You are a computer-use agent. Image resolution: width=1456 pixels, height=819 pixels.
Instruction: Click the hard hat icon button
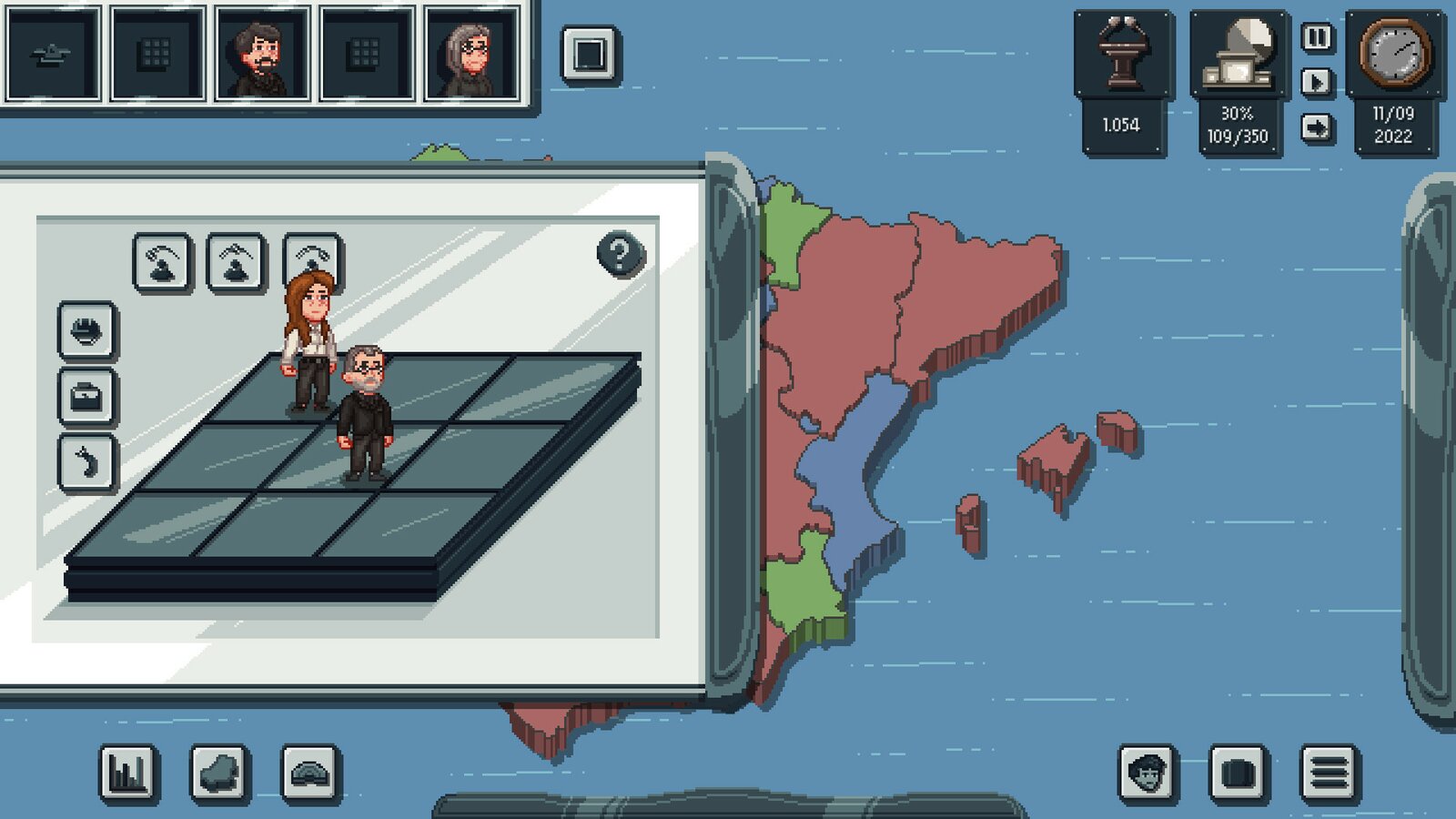coord(87,331)
